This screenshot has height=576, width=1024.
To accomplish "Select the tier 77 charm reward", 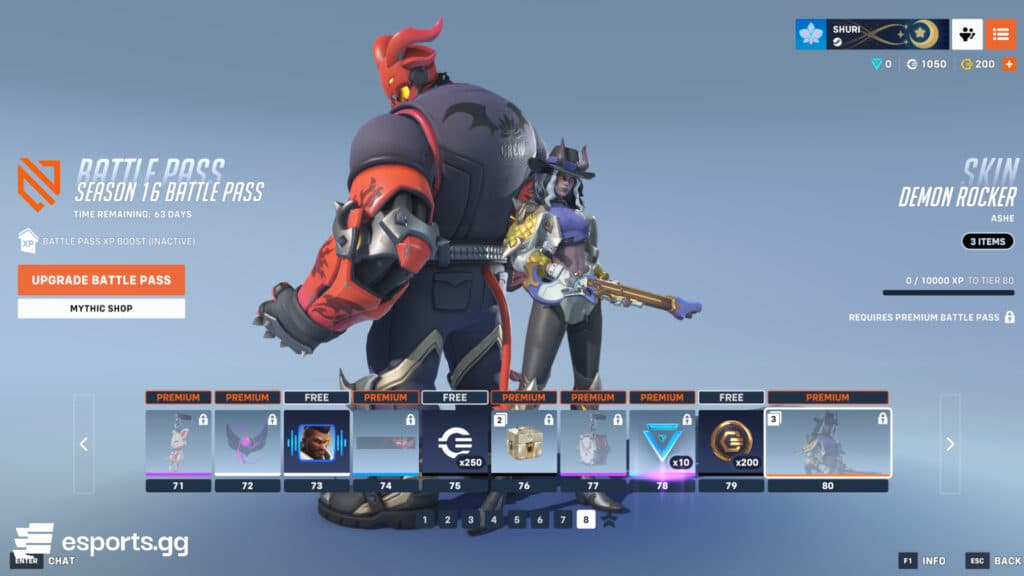I will point(593,441).
